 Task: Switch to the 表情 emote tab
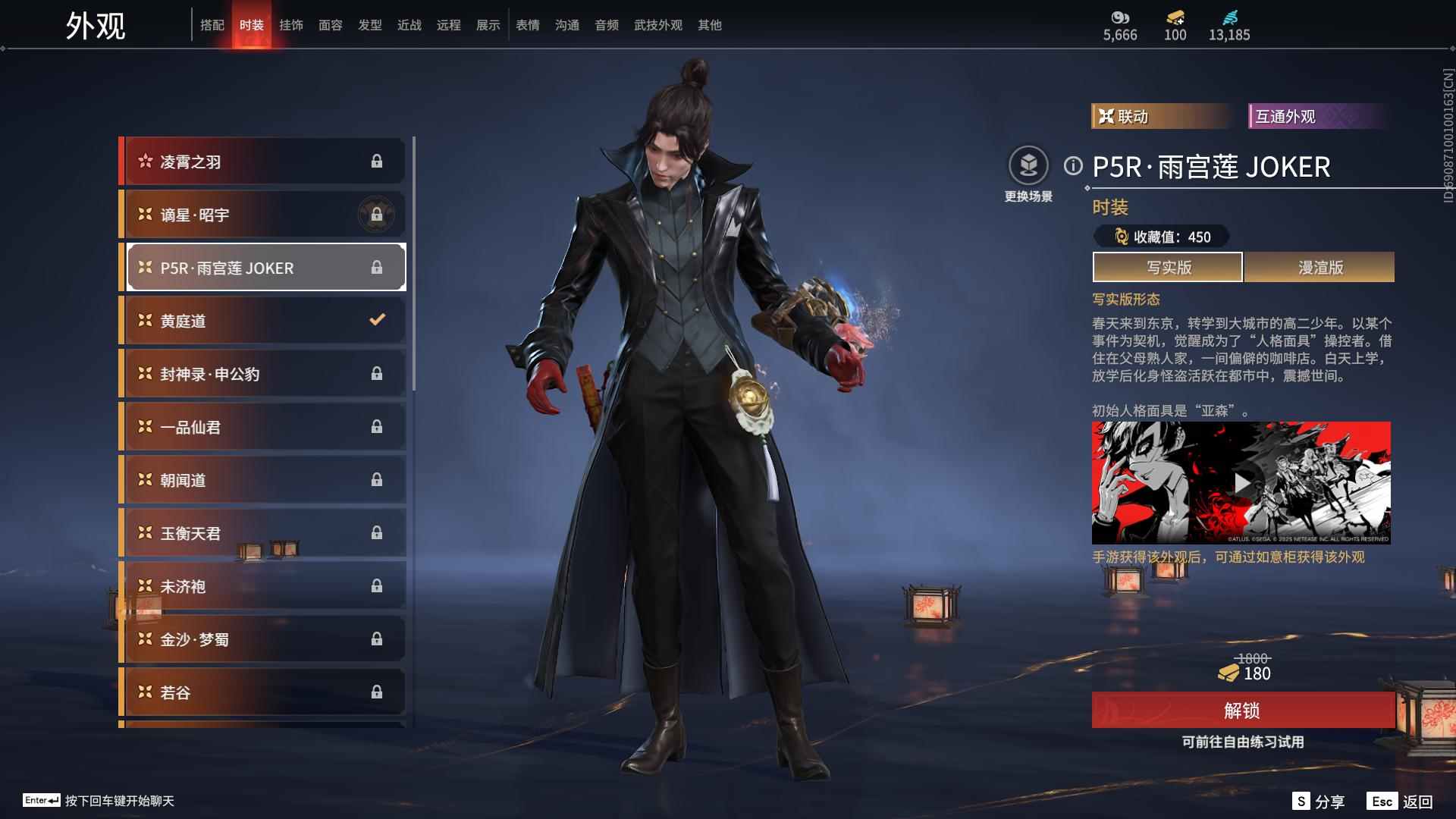pos(528,25)
